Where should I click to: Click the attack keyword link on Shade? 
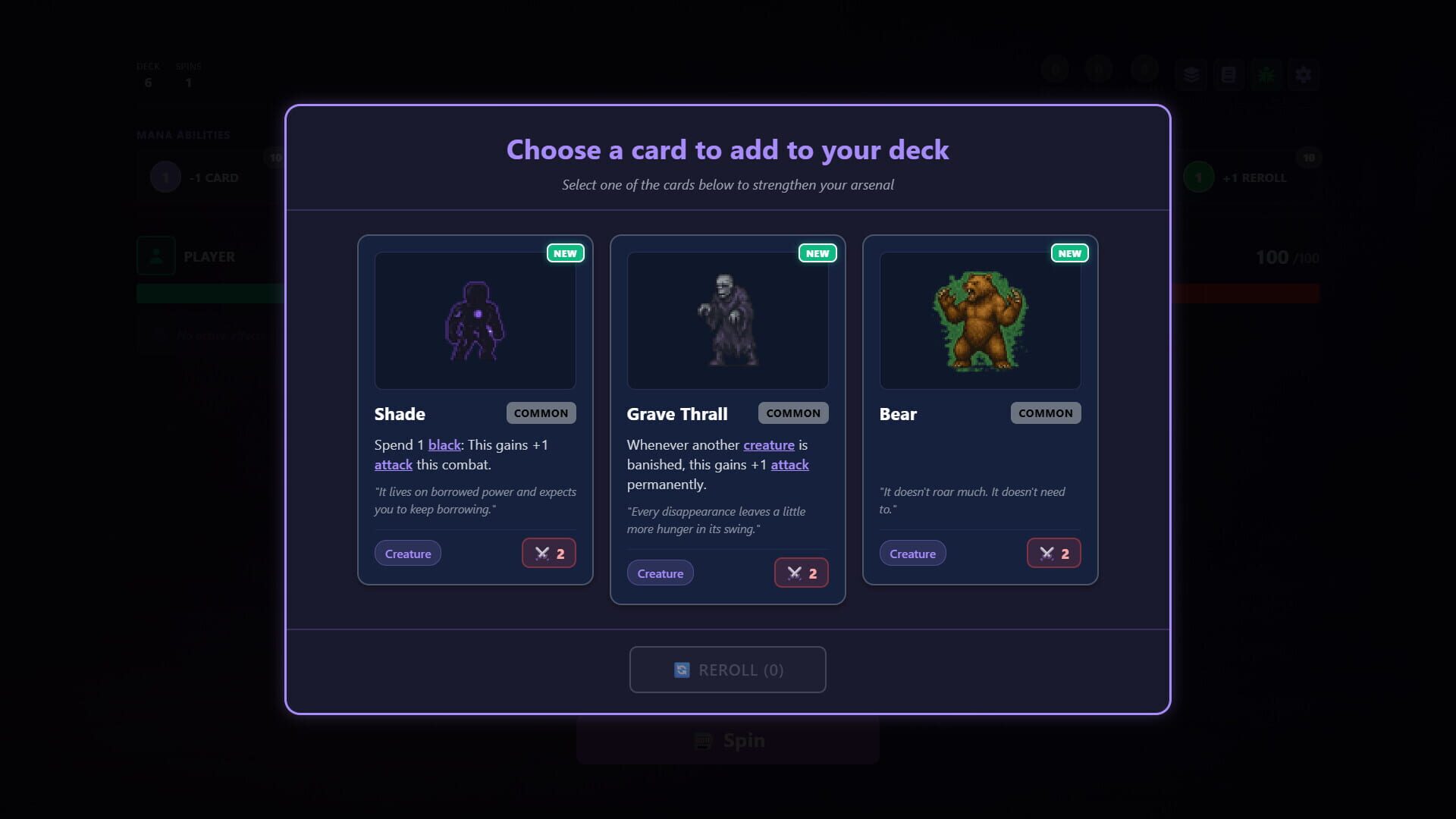393,464
